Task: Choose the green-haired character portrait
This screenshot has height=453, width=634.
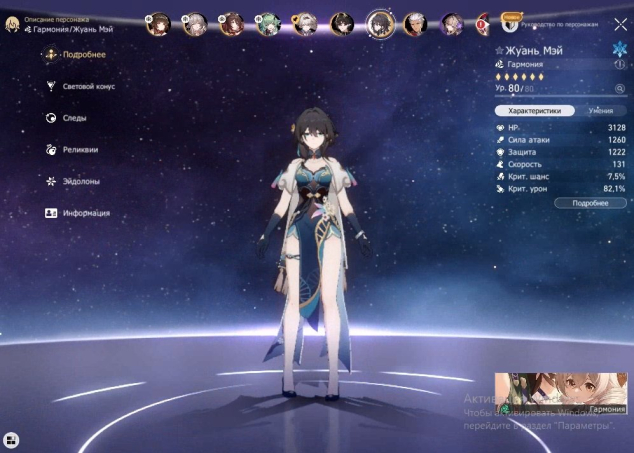Action: (268, 23)
